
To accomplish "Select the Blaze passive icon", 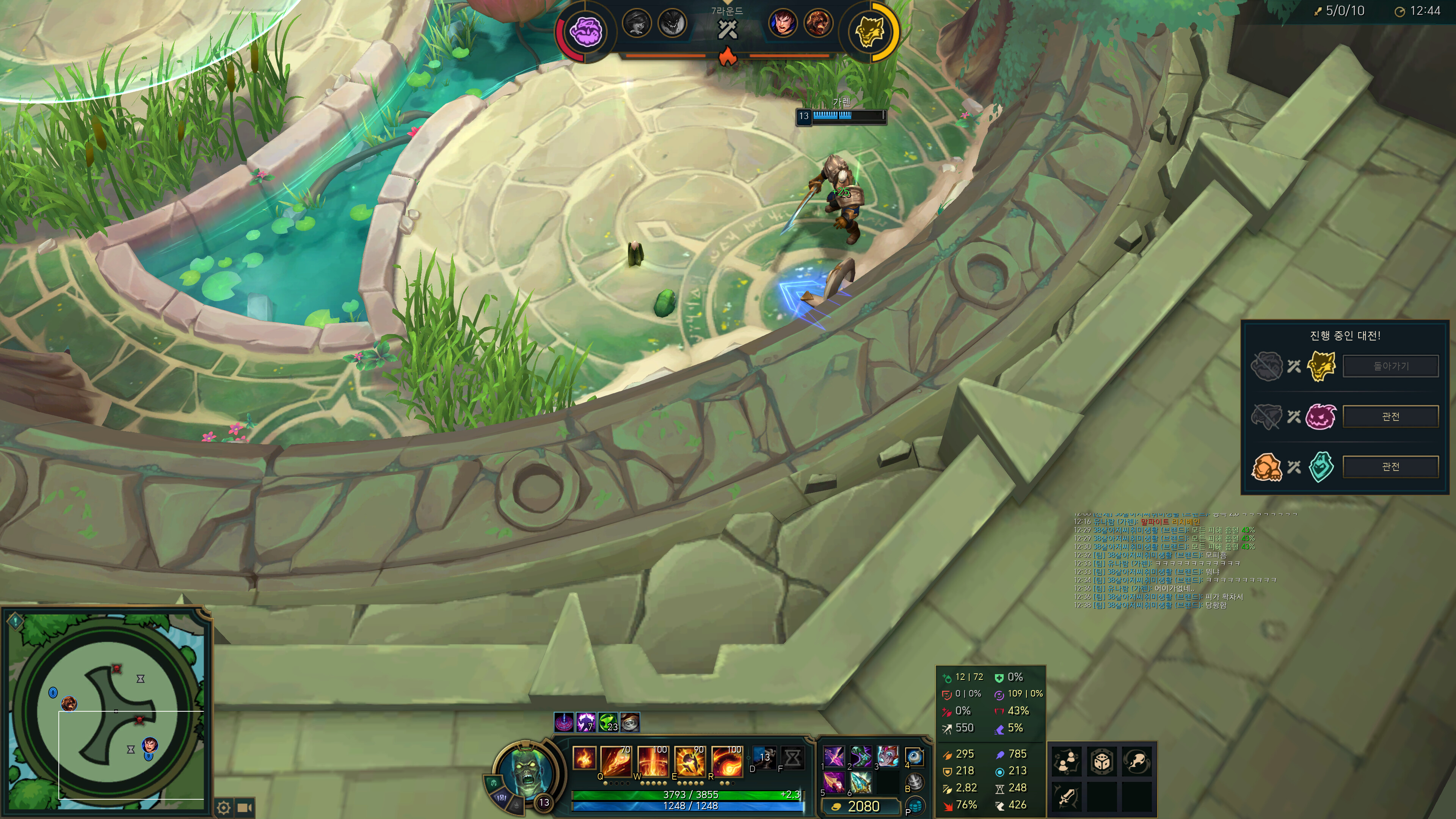I will [x=584, y=758].
